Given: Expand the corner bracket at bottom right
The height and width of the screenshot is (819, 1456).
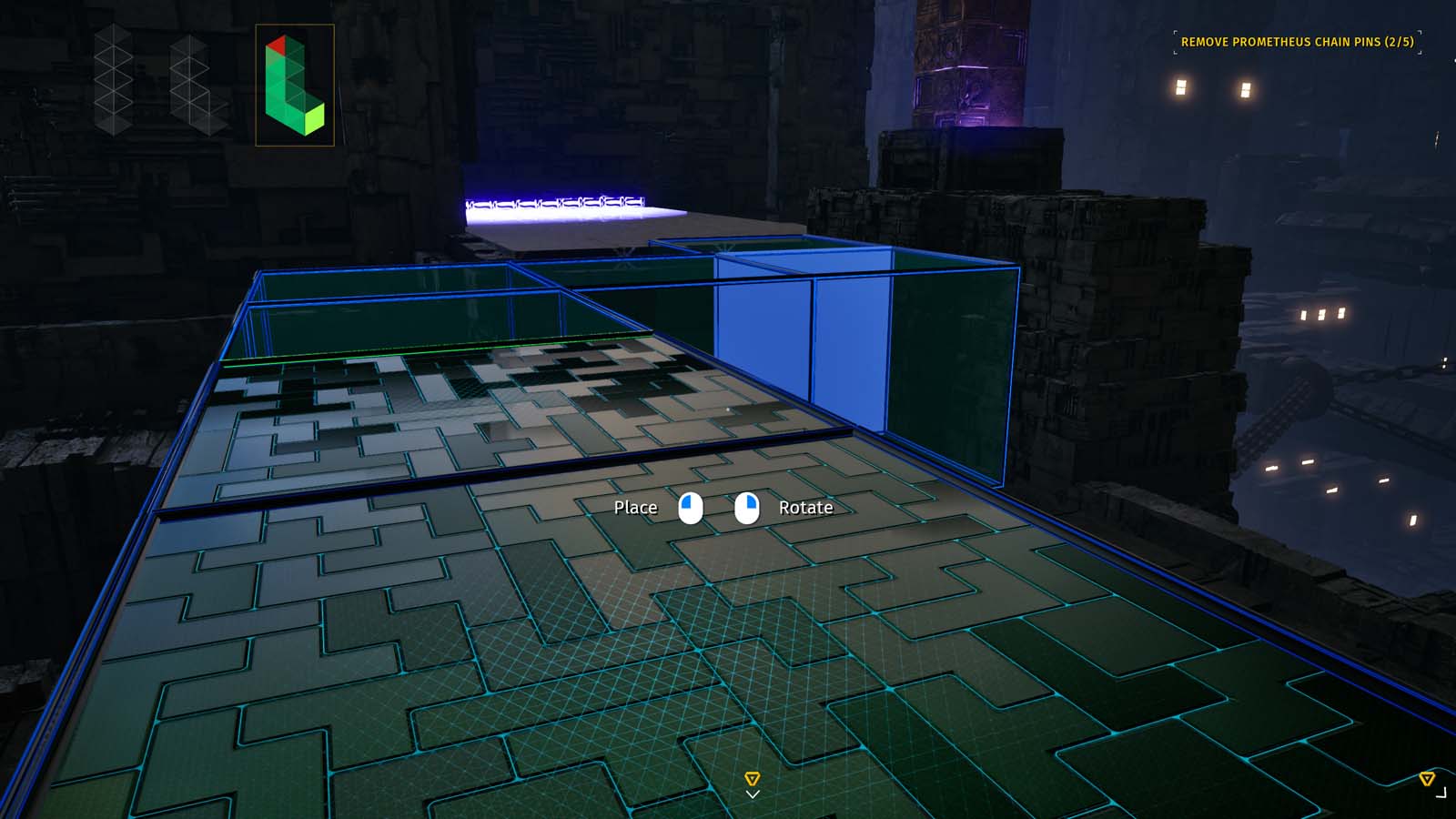Looking at the screenshot, I should tap(1441, 792).
